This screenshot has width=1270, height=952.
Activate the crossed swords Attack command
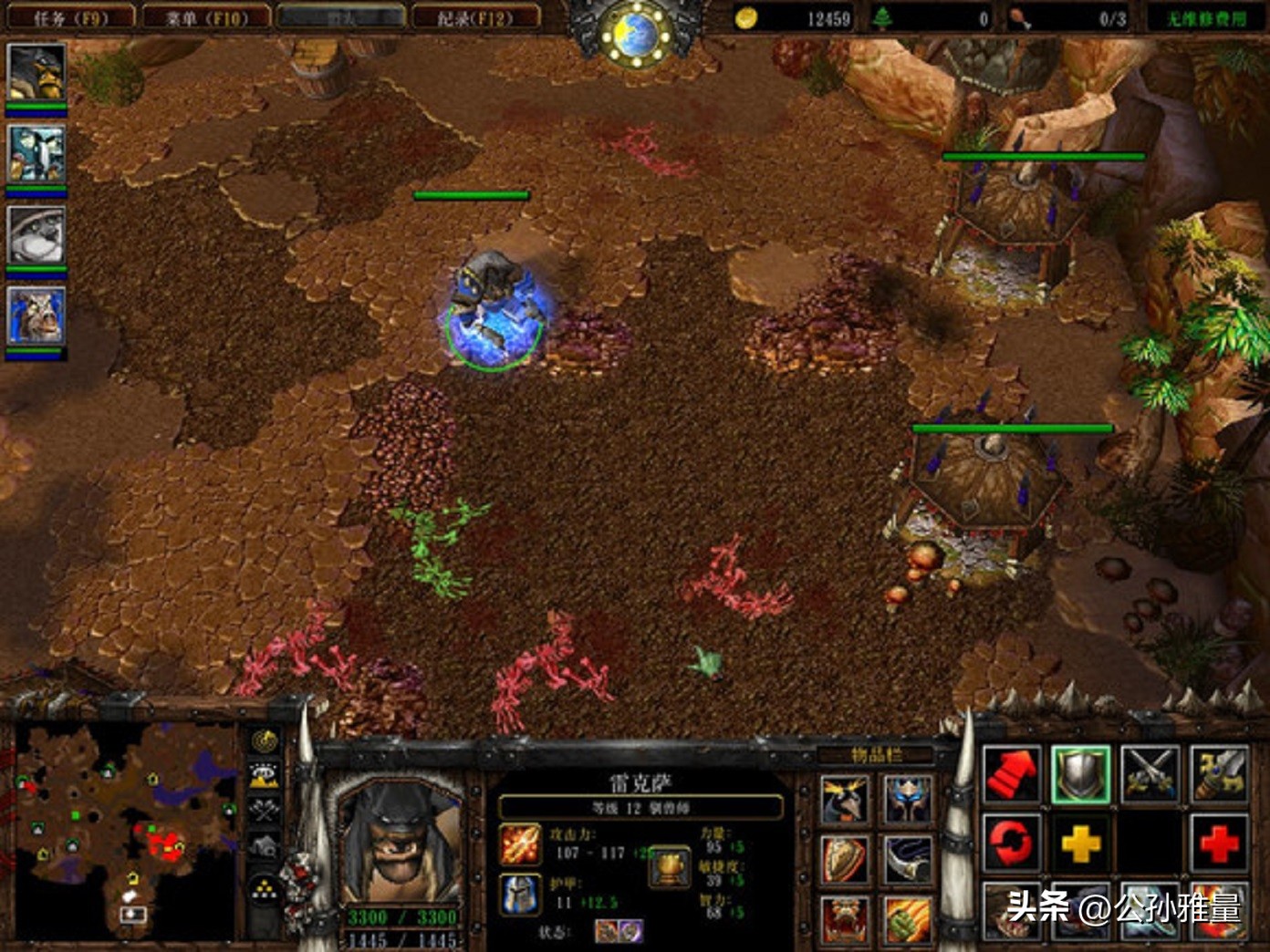click(x=1150, y=774)
